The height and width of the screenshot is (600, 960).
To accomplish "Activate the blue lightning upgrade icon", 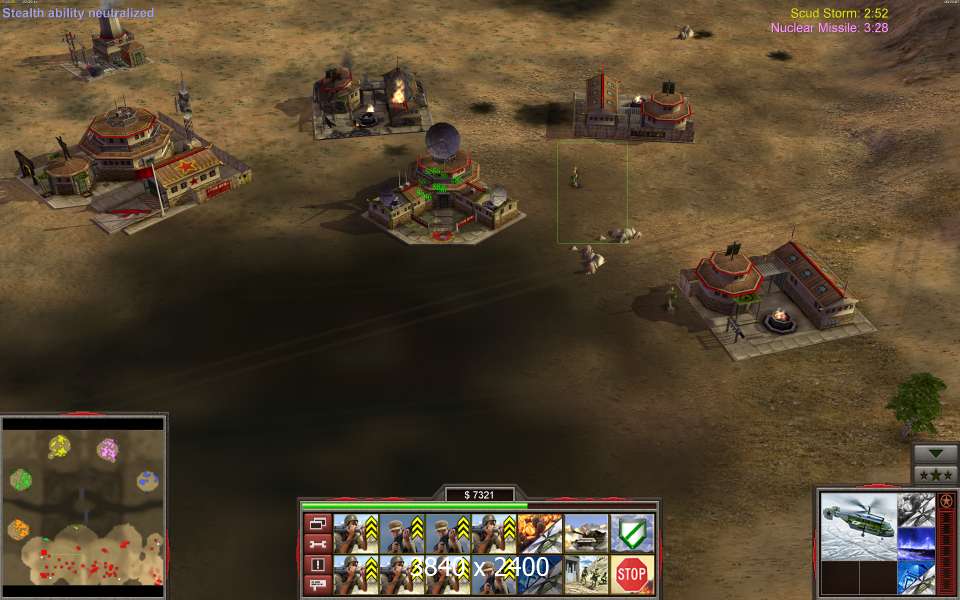I will [x=916, y=543].
